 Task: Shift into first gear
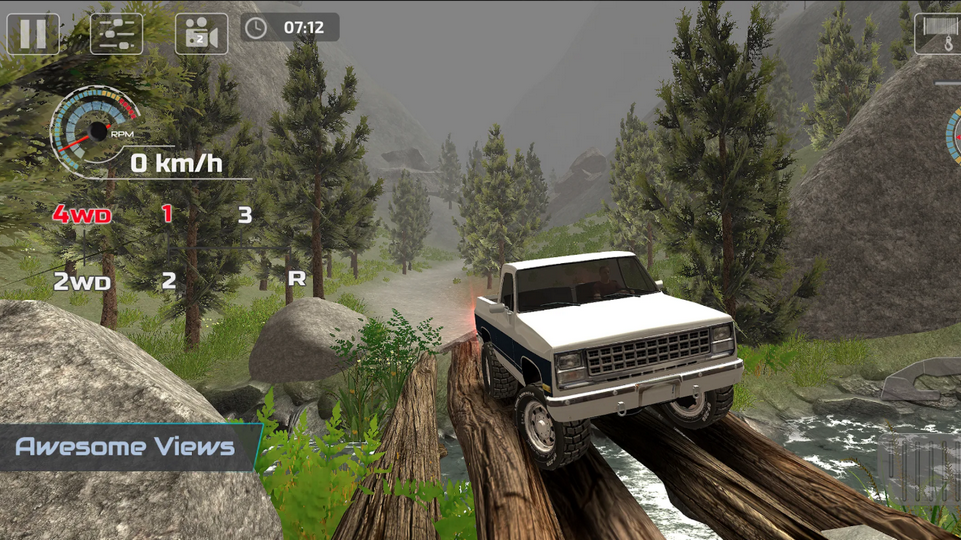coord(167,213)
